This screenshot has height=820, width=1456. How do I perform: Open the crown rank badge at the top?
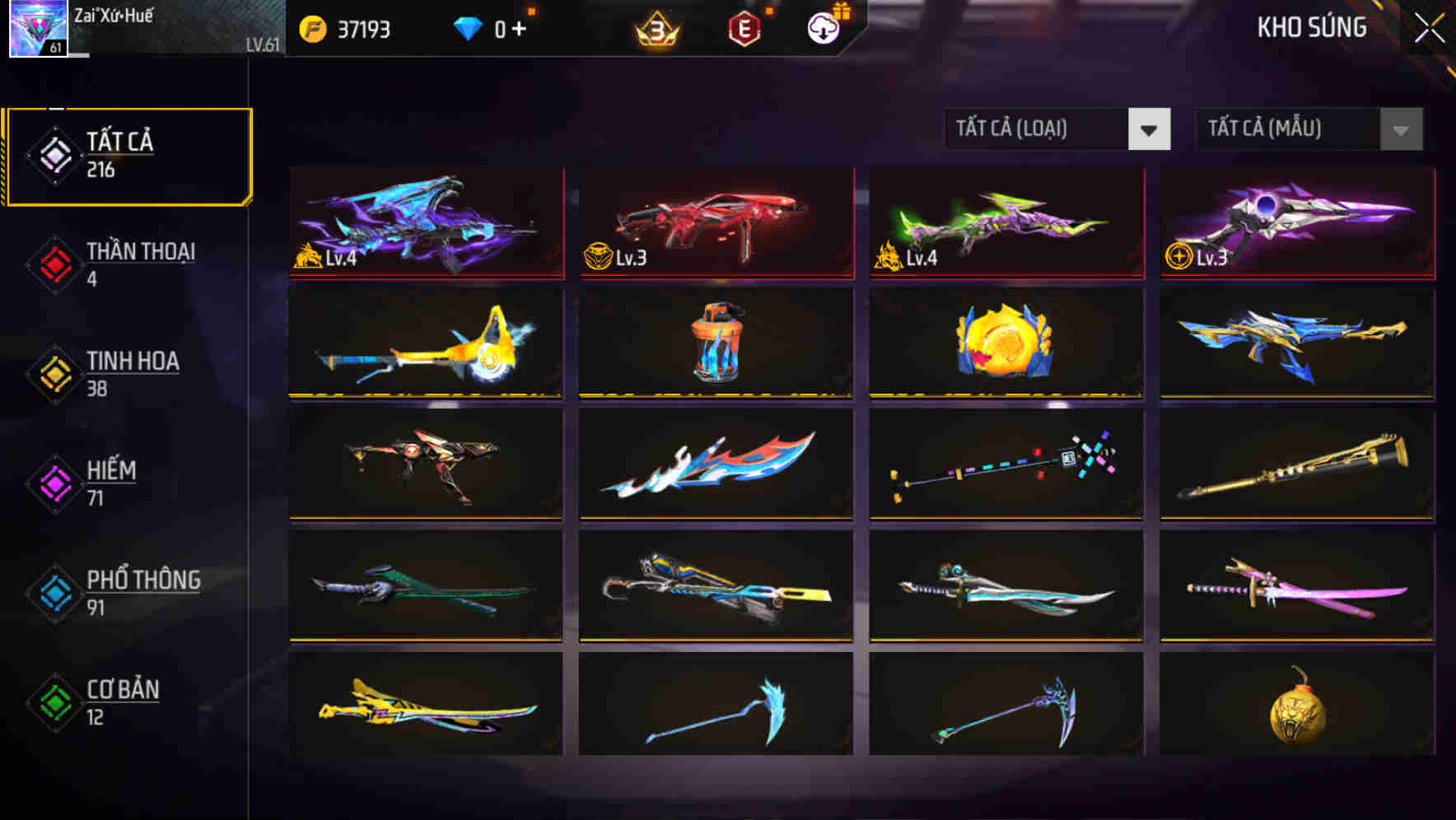tap(655, 30)
